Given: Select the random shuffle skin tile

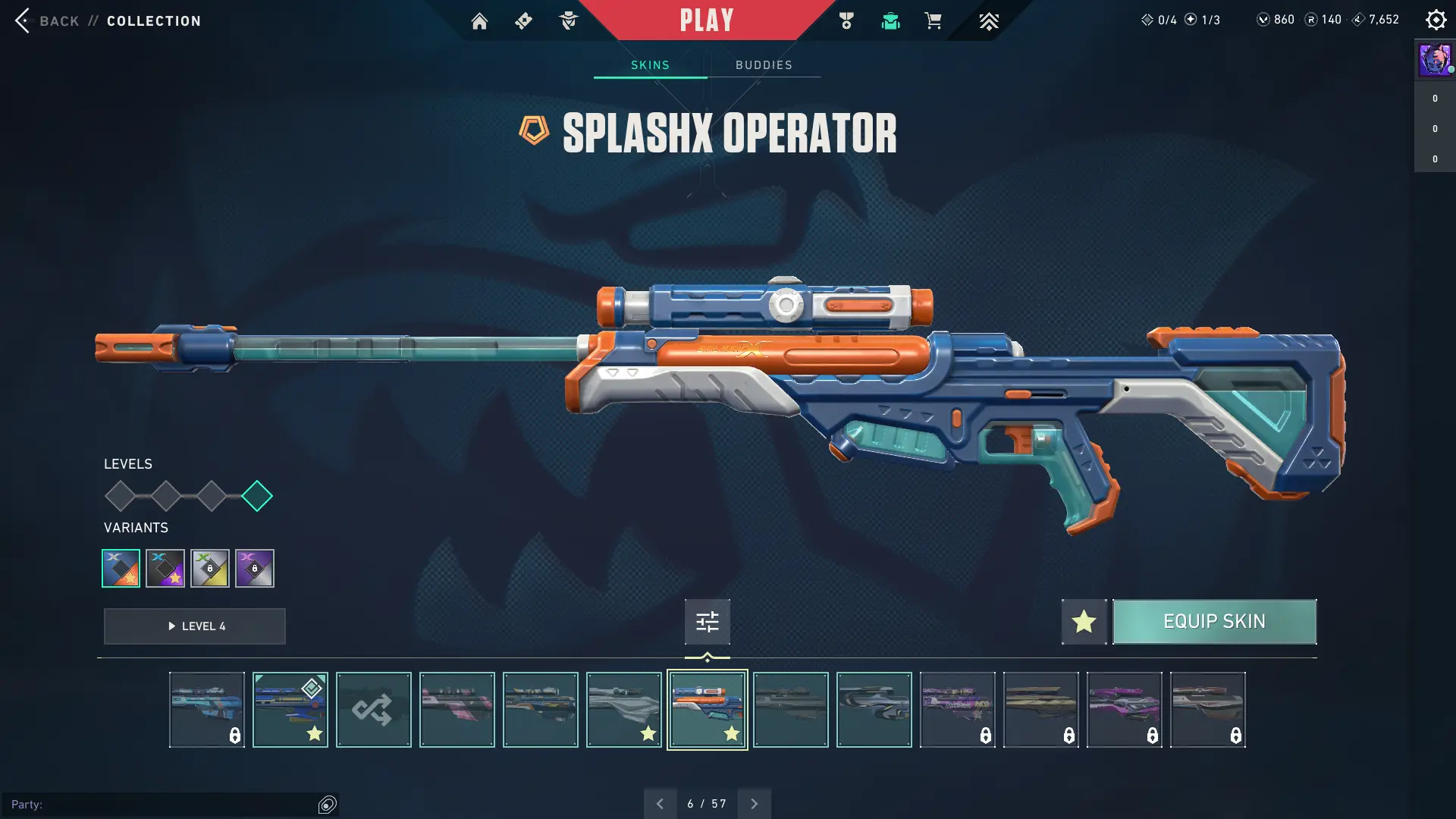Looking at the screenshot, I should pos(373,710).
